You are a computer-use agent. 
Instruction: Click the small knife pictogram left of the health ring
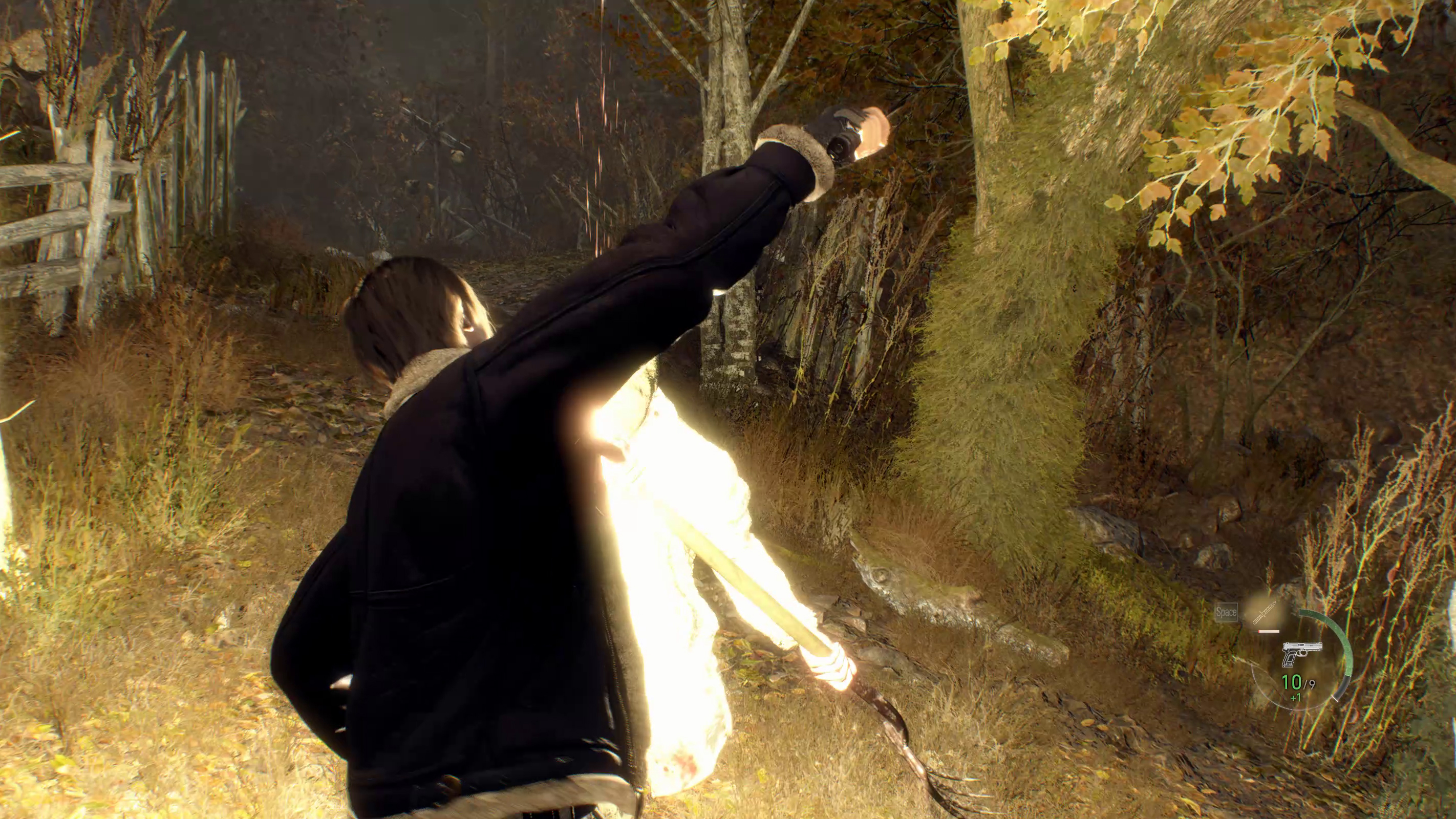1265,613
